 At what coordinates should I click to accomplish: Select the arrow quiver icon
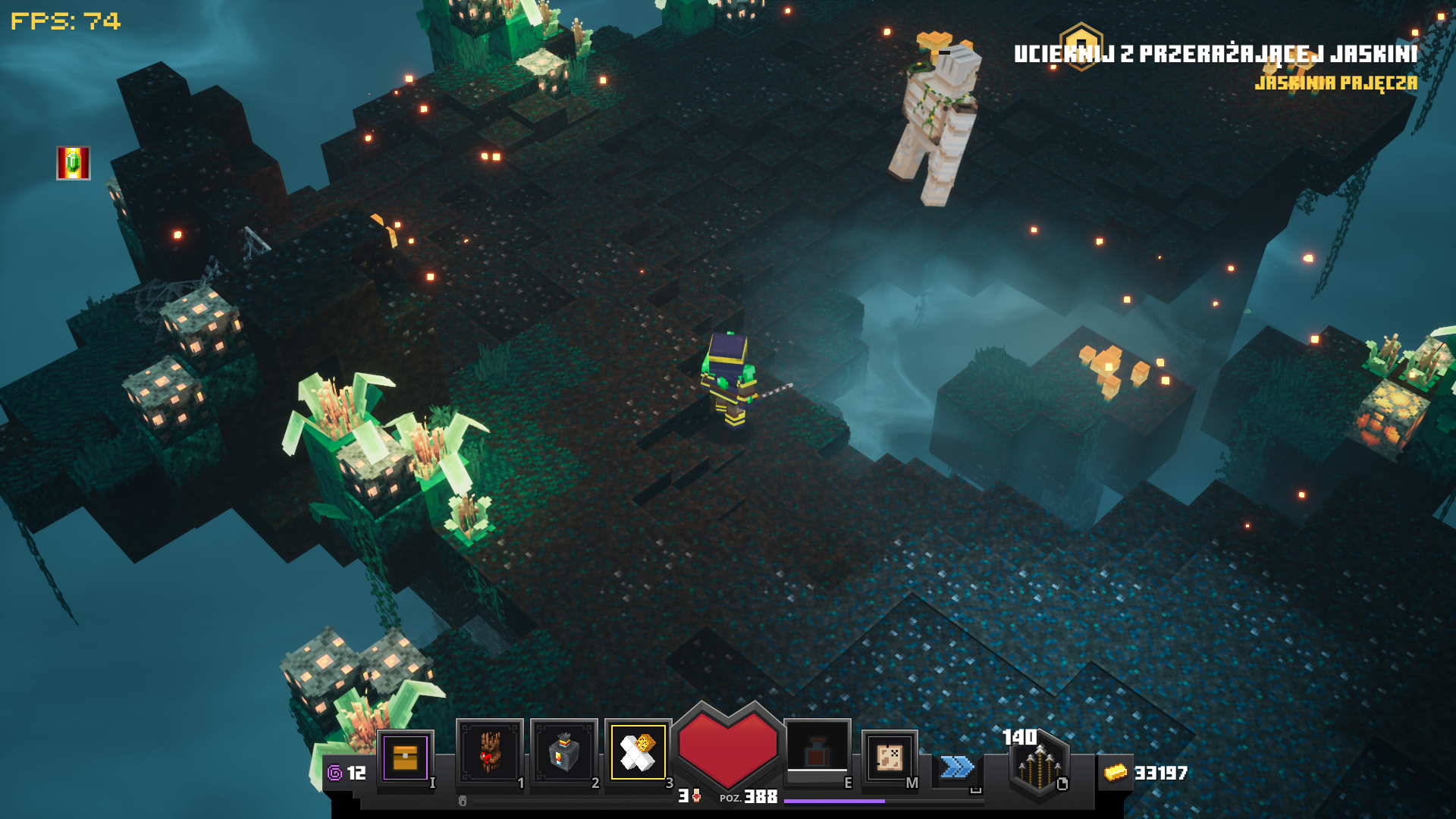(x=1039, y=766)
